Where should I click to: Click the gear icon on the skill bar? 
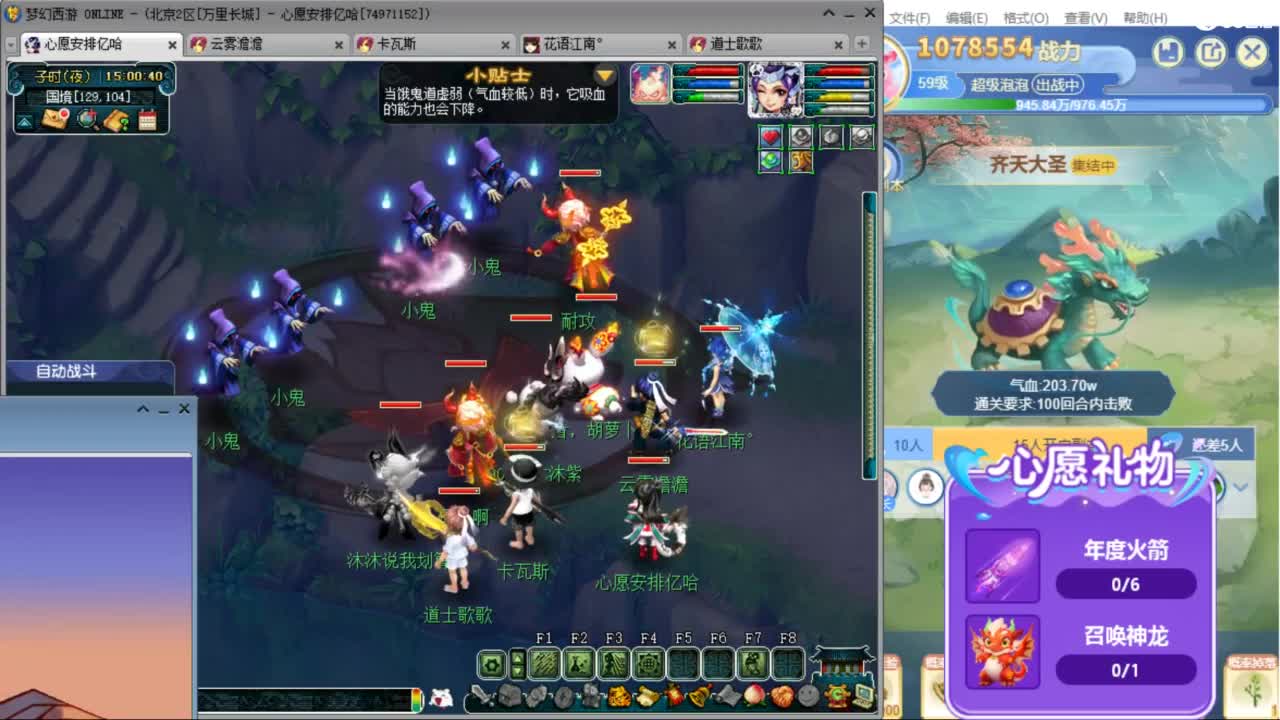(x=492, y=664)
